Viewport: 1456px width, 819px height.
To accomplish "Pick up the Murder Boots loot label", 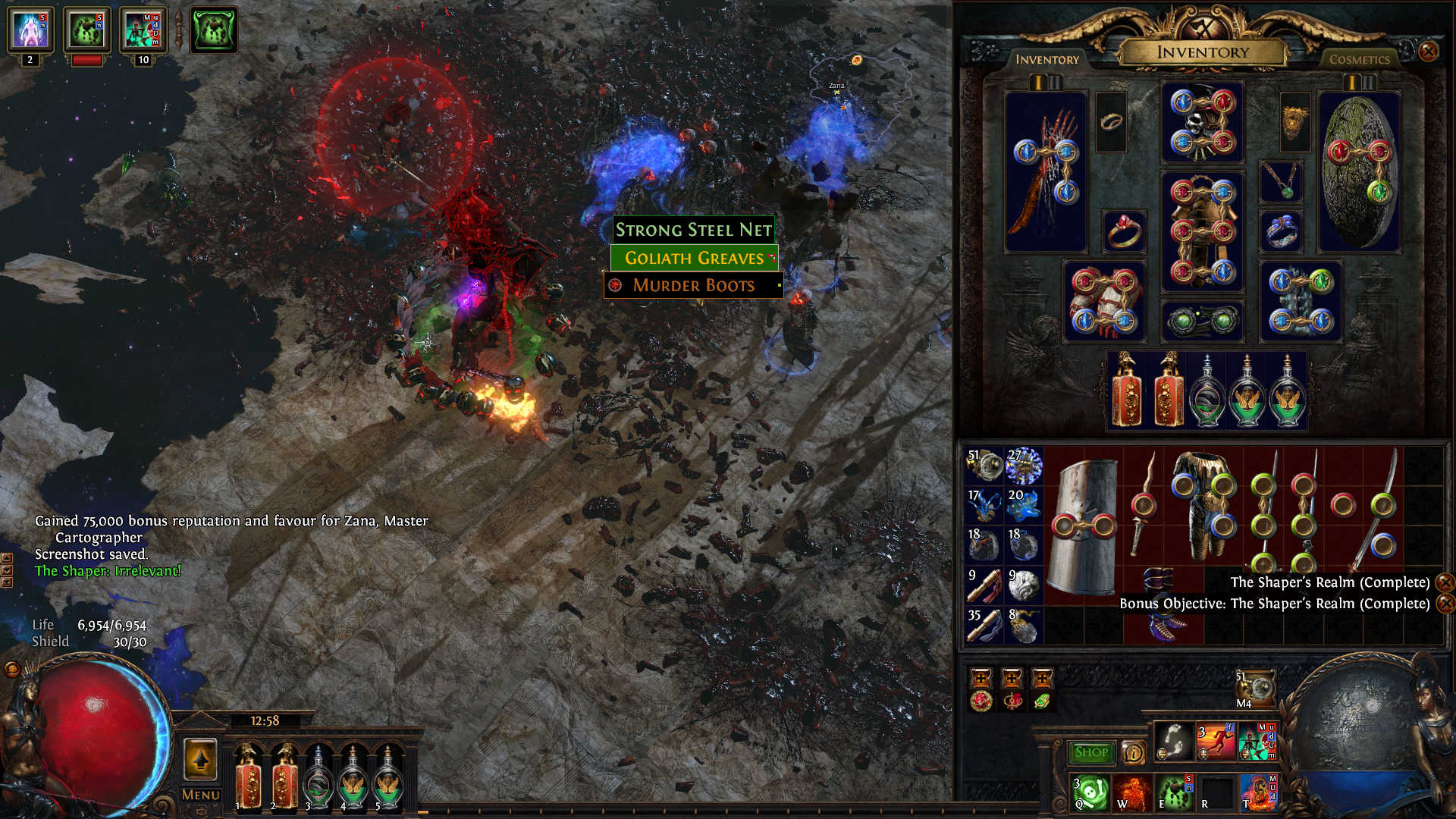I will point(694,285).
